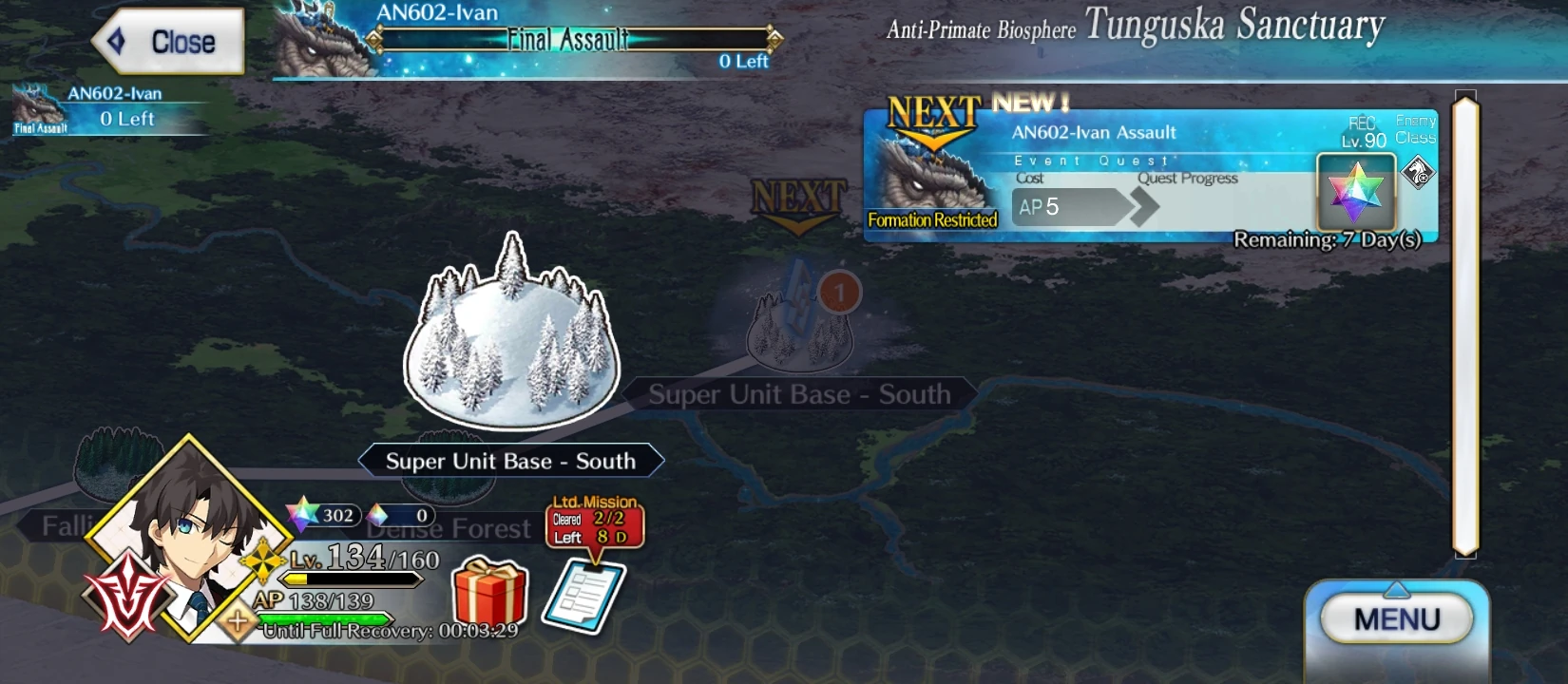The image size is (1568, 684).
Task: Click the enemy class indicator icon
Action: pos(1416,171)
